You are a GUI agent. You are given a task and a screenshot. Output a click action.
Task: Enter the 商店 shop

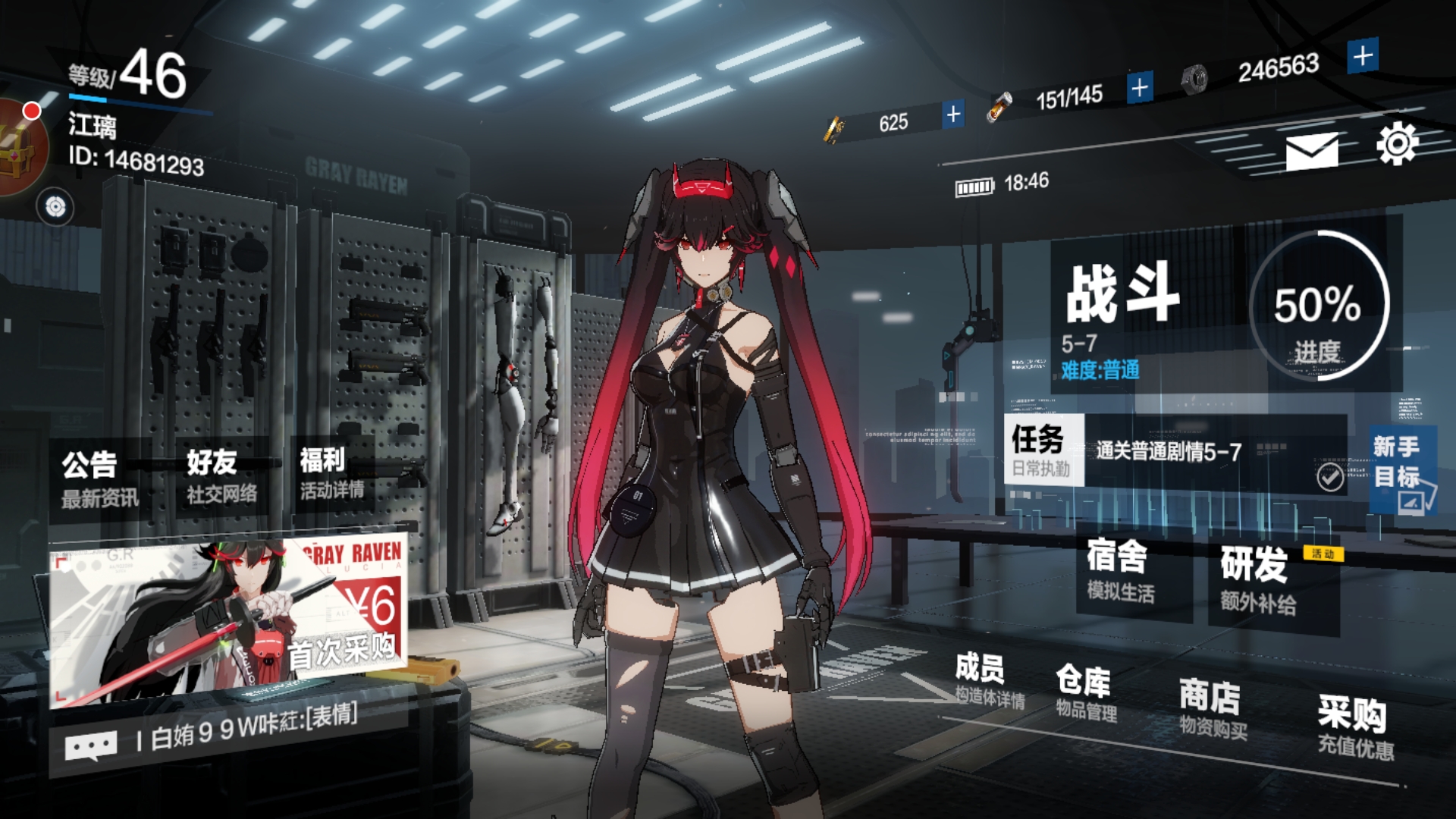click(1210, 707)
